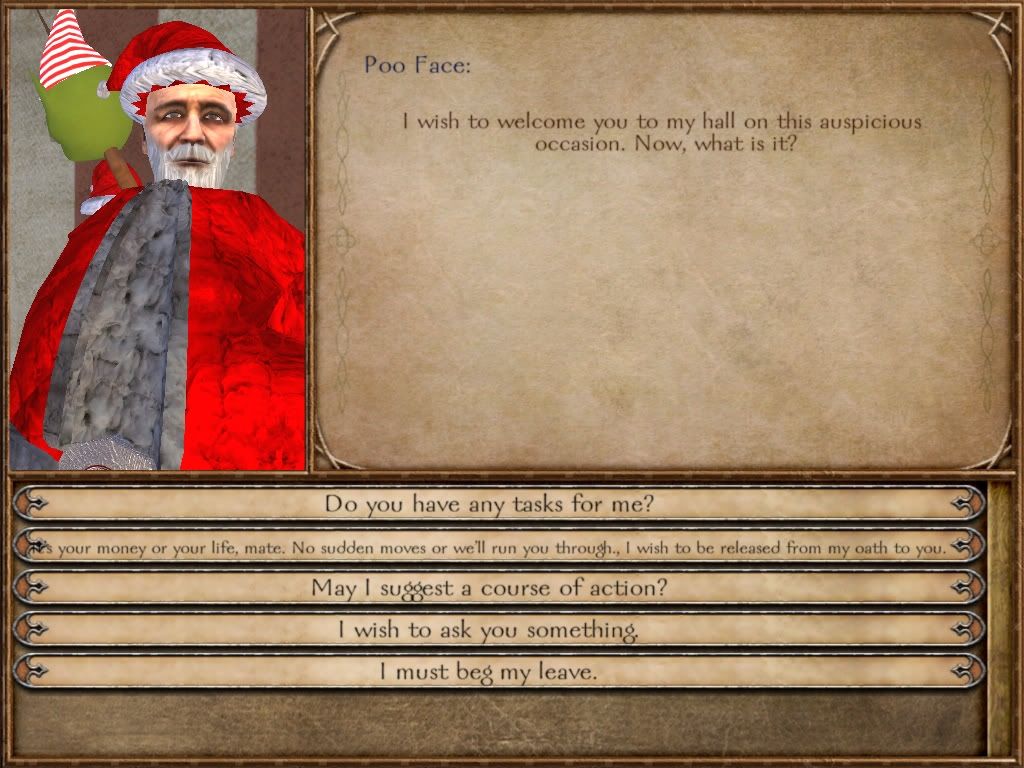Pick "I wish to ask you something."
Screen dimensions: 1024x768
coord(489,630)
